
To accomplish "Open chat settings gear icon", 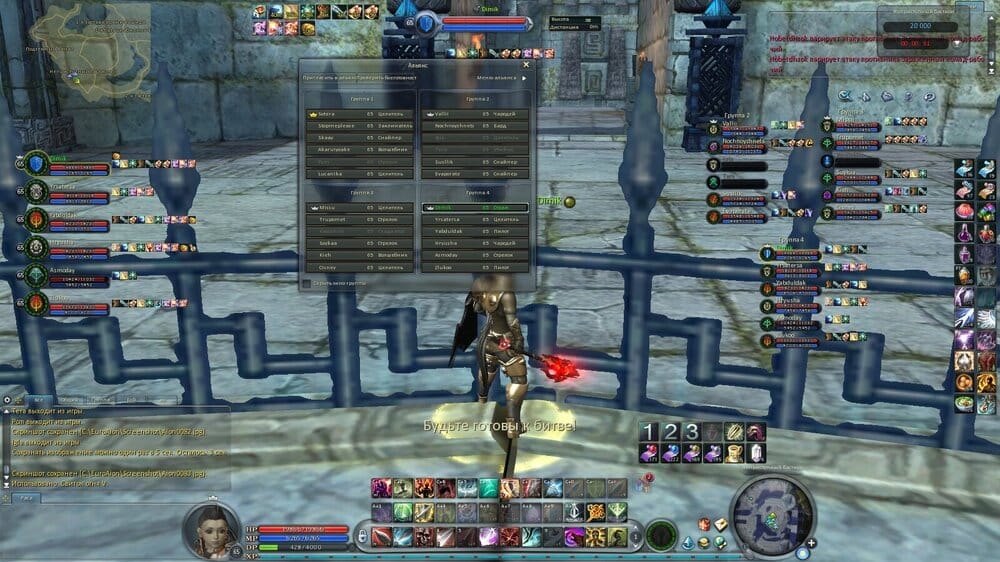I will [7, 399].
